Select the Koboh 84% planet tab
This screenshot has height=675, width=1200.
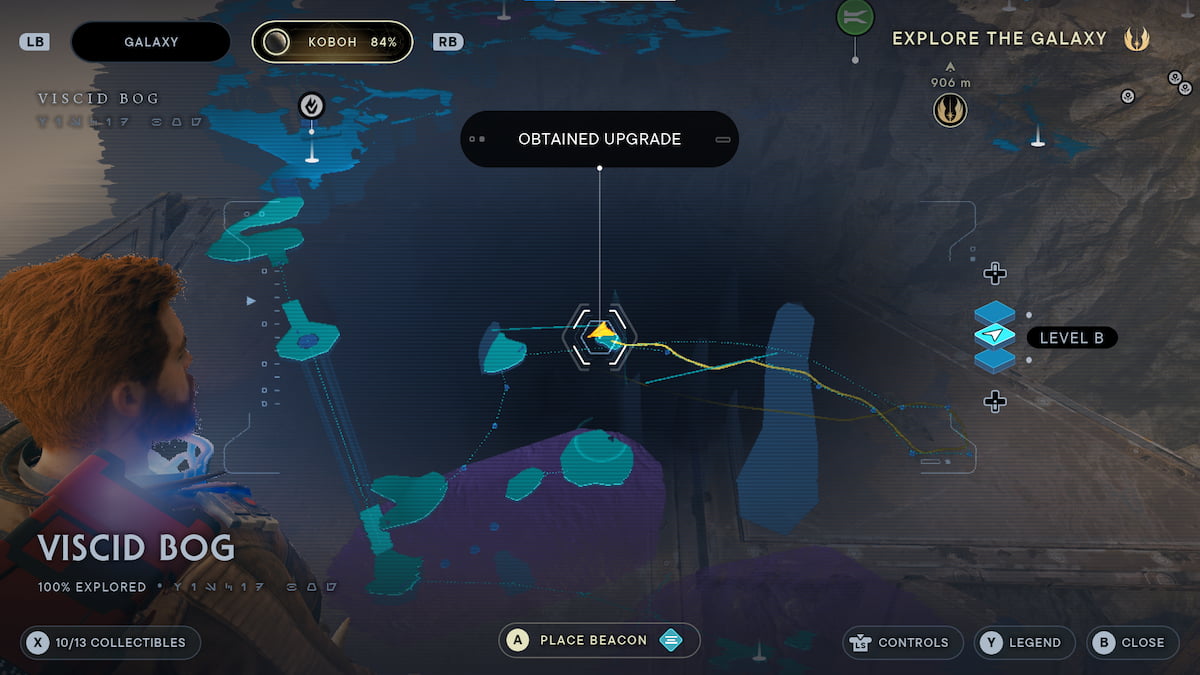click(x=332, y=42)
